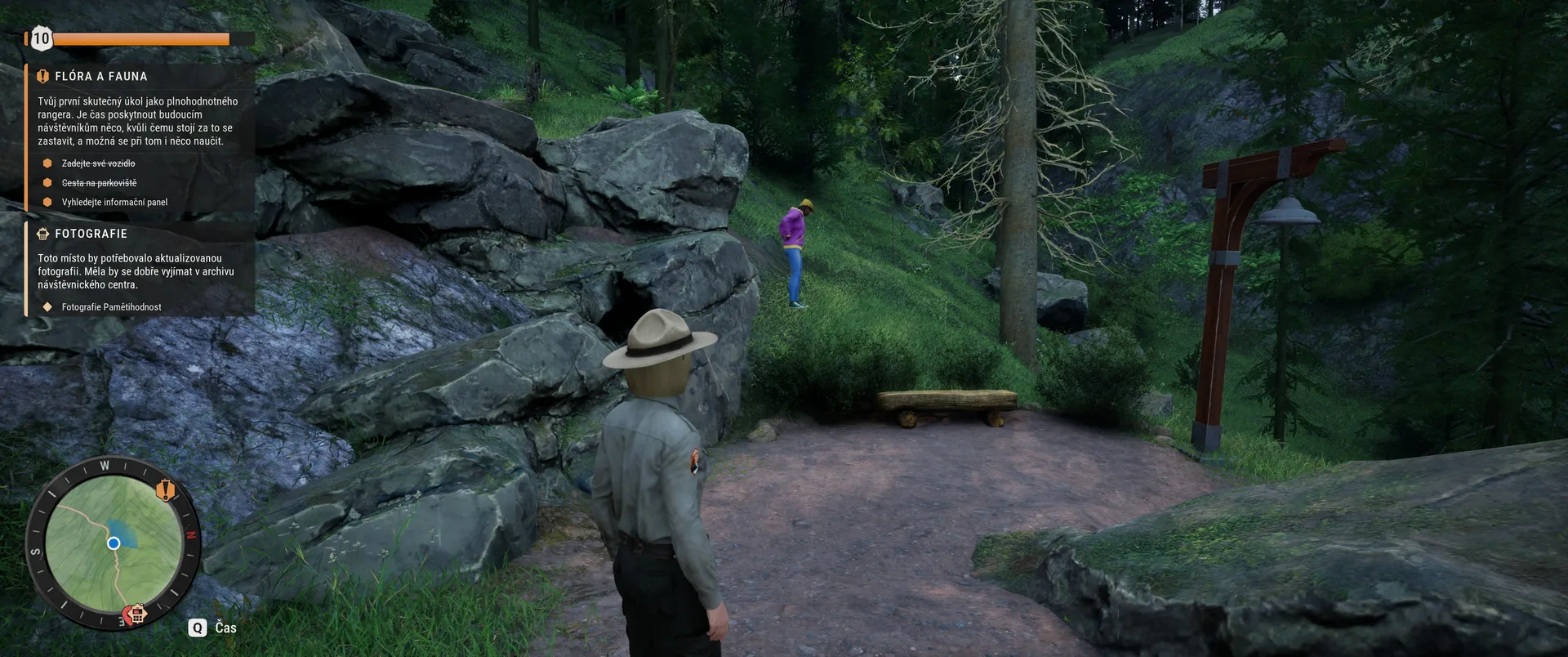Open the Flóra a Fauna quest entry
This screenshot has height=657, width=1568.
pyautogui.click(x=101, y=77)
